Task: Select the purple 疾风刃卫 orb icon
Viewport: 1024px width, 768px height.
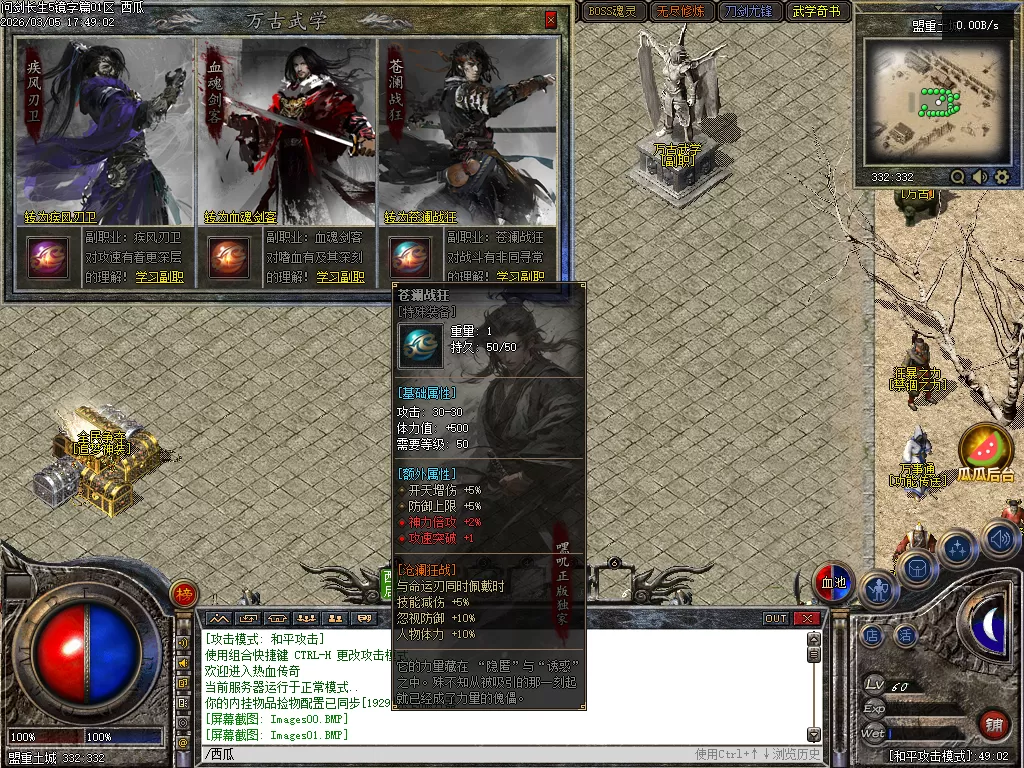Action: point(48,258)
